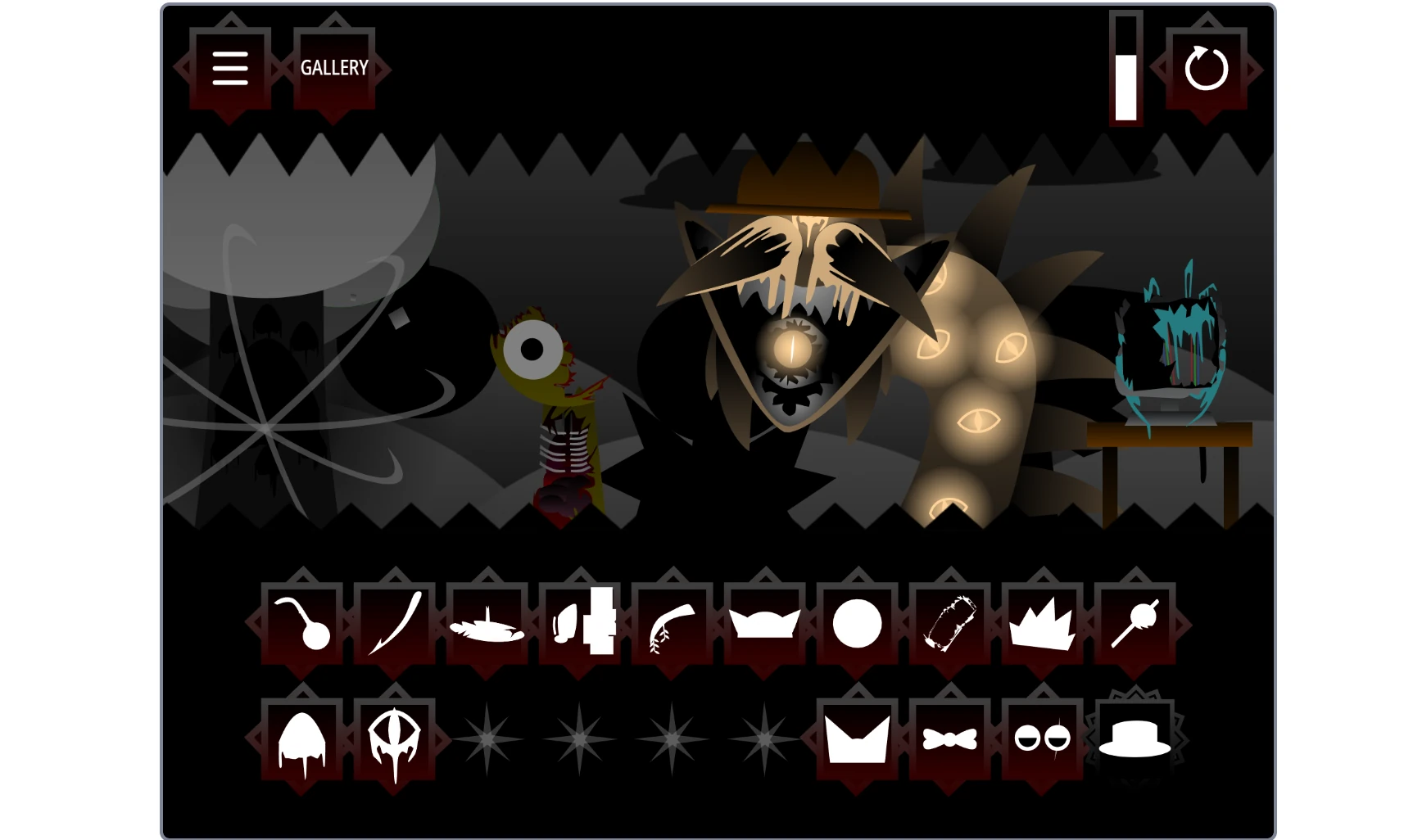The width and height of the screenshot is (1404, 840).
Task: Select the smoking pipe sound icon
Action: pyautogui.click(x=303, y=625)
